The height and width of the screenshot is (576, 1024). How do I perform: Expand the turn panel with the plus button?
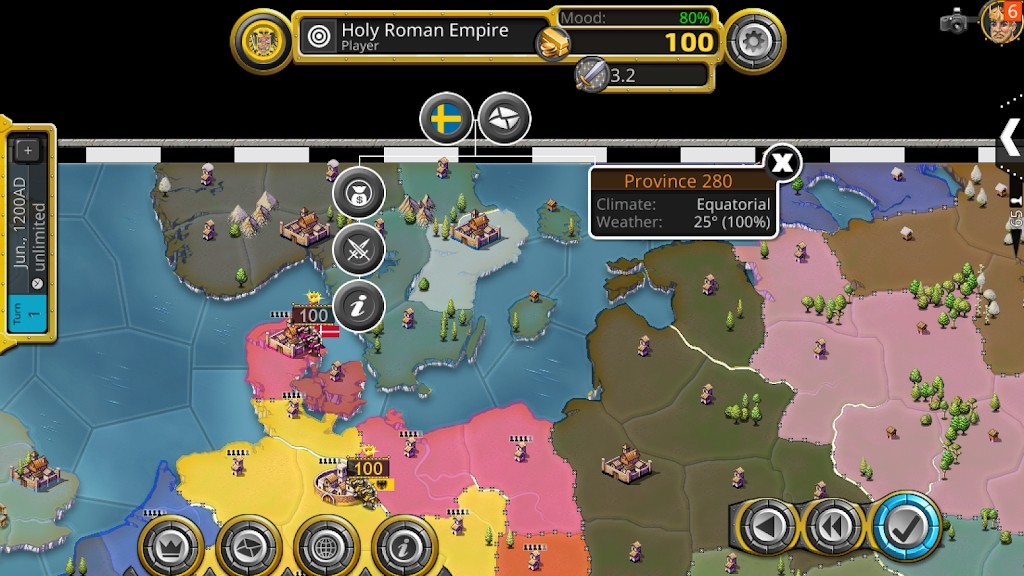coord(27,150)
